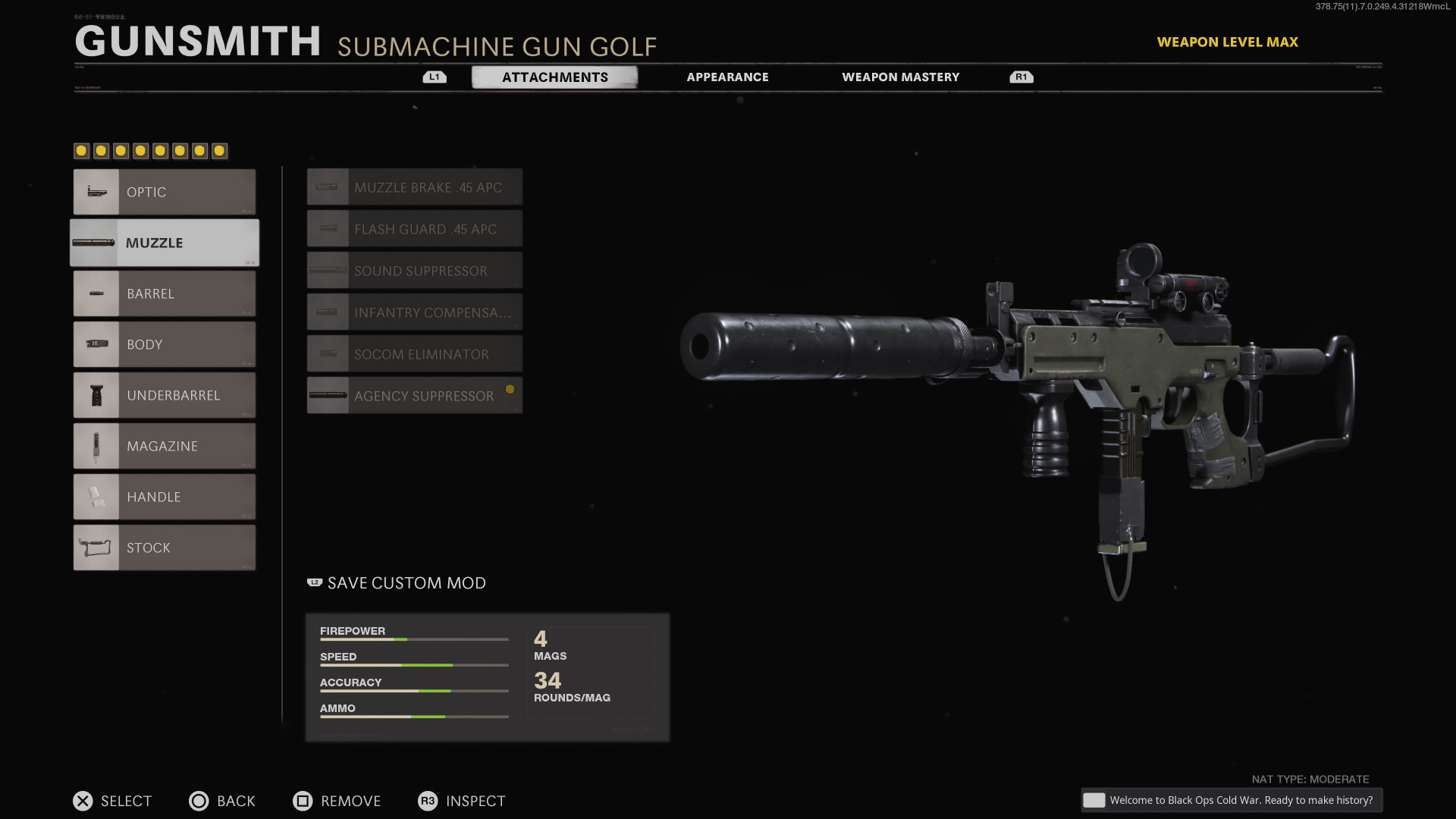Equip the SOCOM Eliminator muzzle

(x=415, y=354)
